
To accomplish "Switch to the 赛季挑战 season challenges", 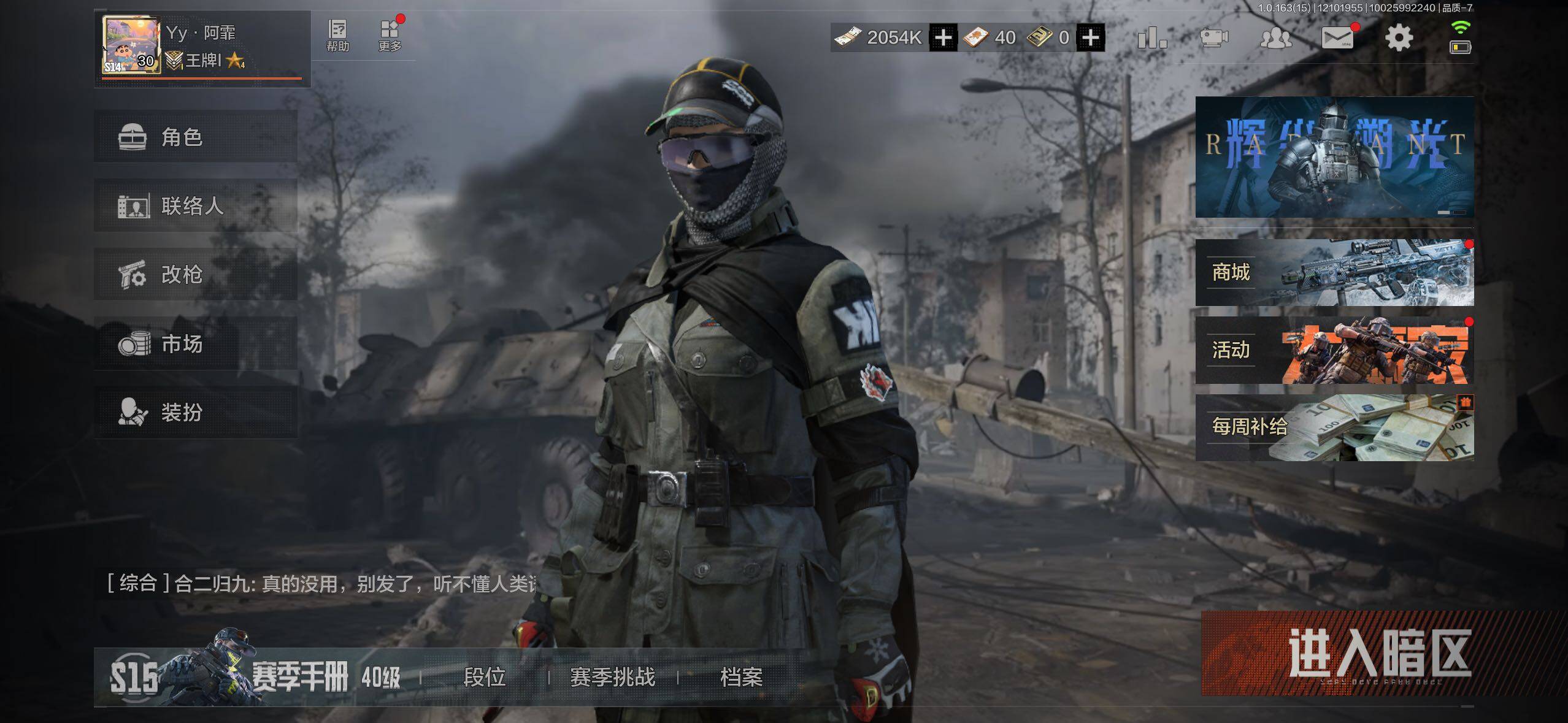I will pos(612,677).
